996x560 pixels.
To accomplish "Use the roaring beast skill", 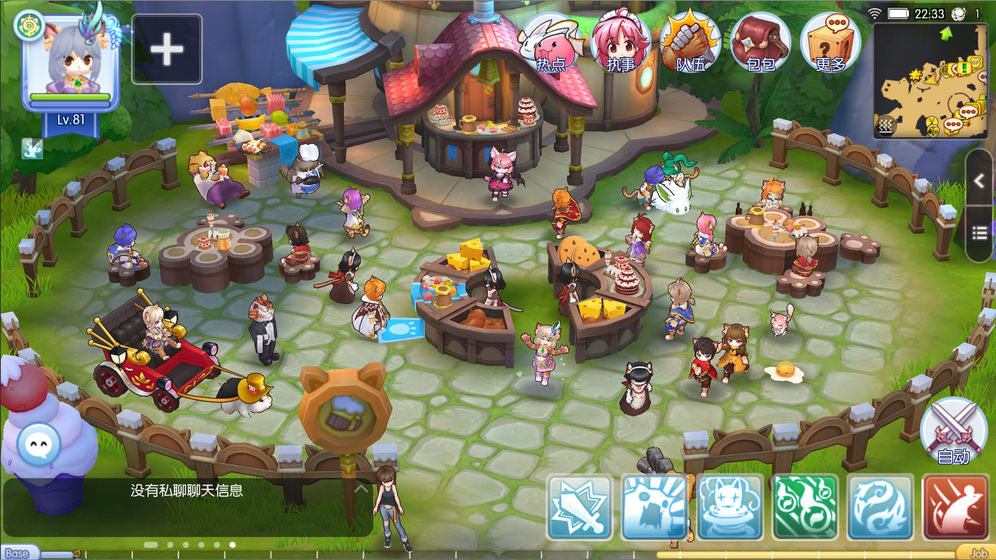I will click(653, 507).
